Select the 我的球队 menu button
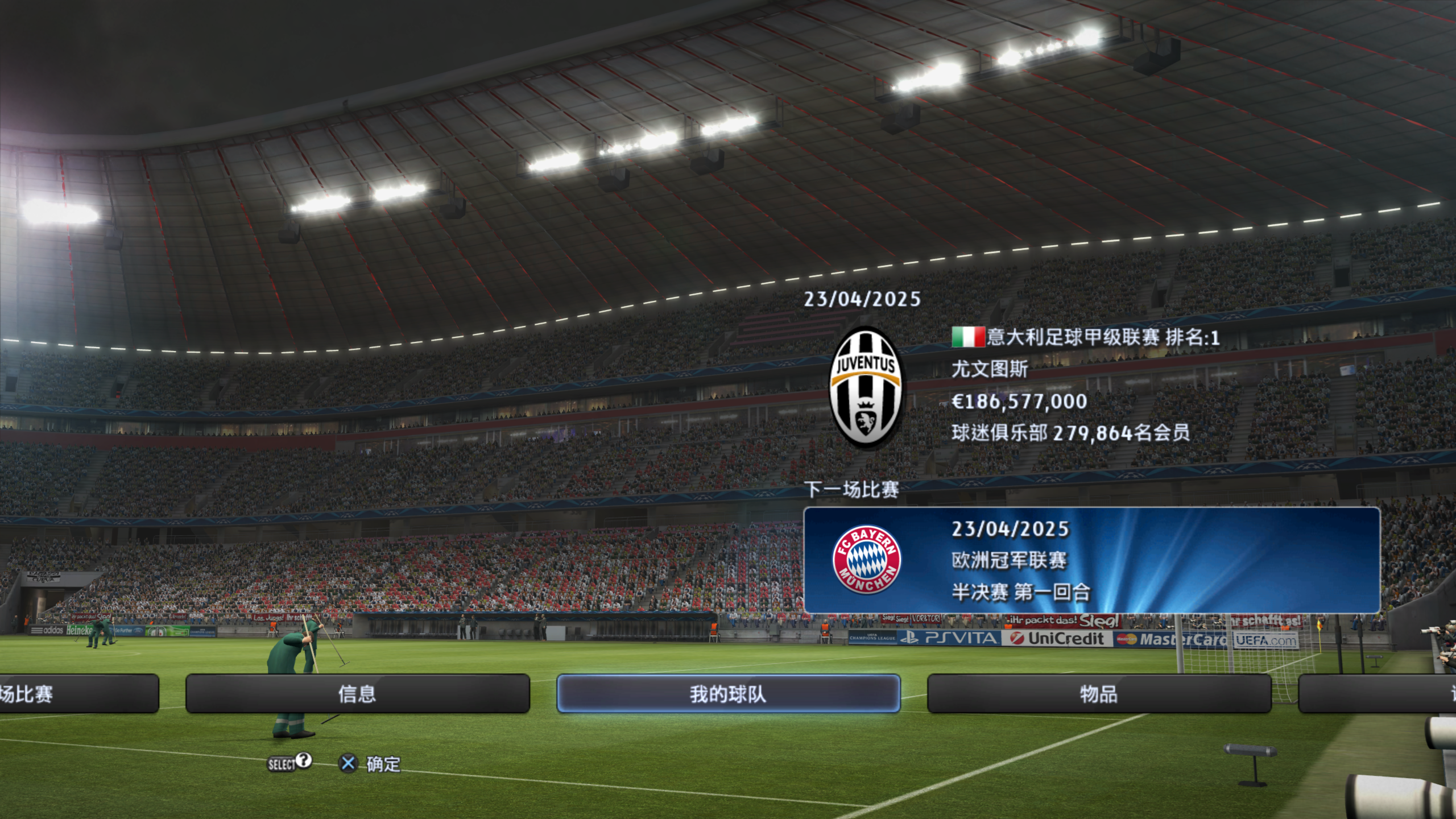 tap(728, 693)
